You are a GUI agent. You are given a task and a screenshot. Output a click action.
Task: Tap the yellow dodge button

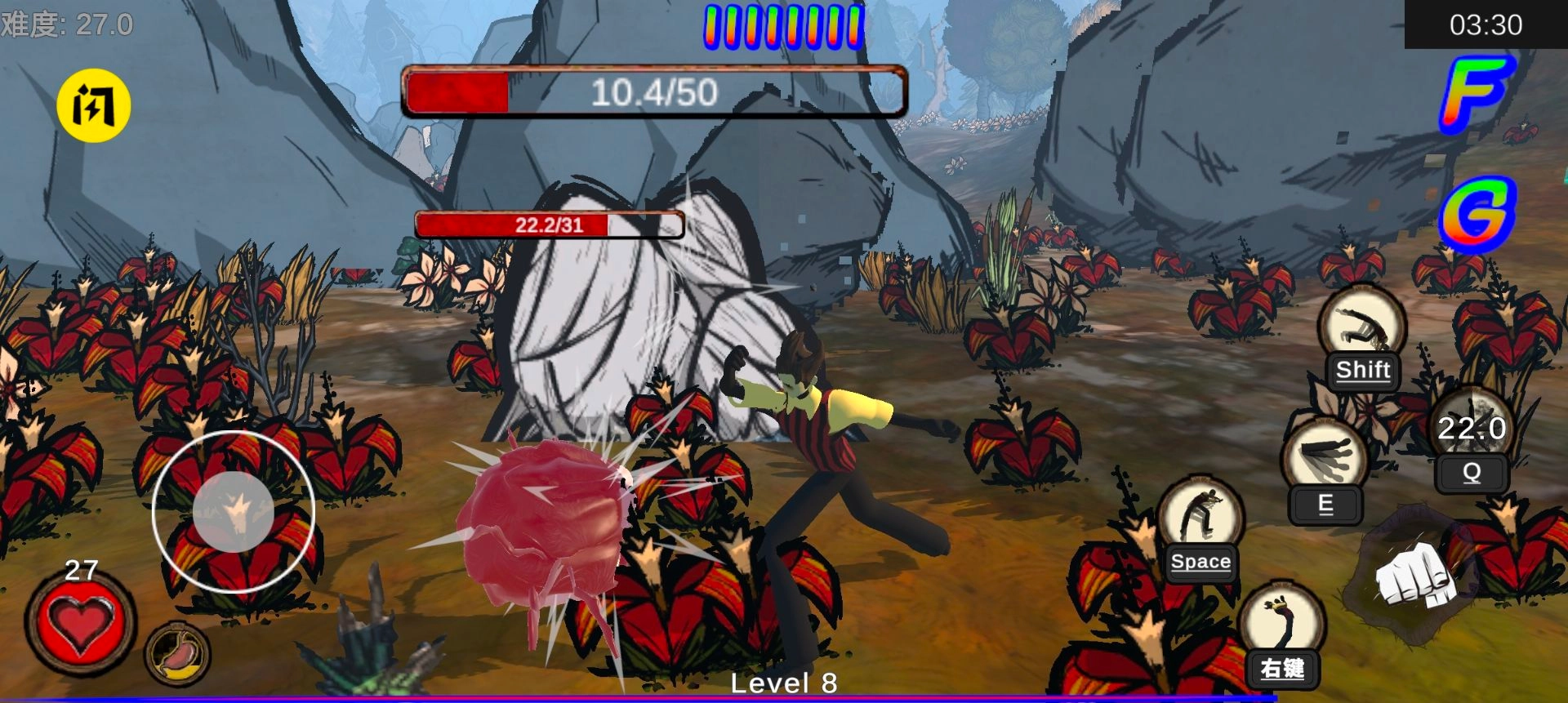click(94, 106)
